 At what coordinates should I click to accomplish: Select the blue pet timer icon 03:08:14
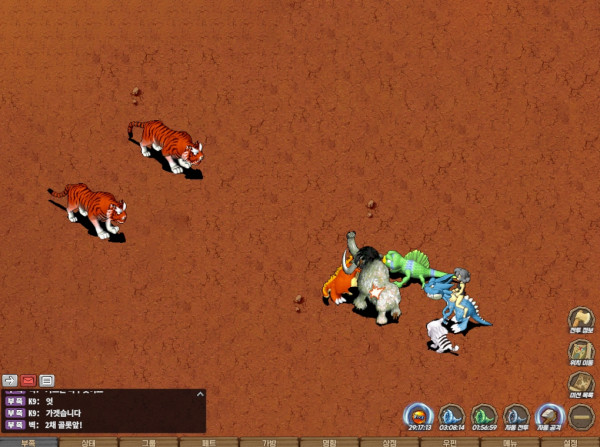point(452,416)
